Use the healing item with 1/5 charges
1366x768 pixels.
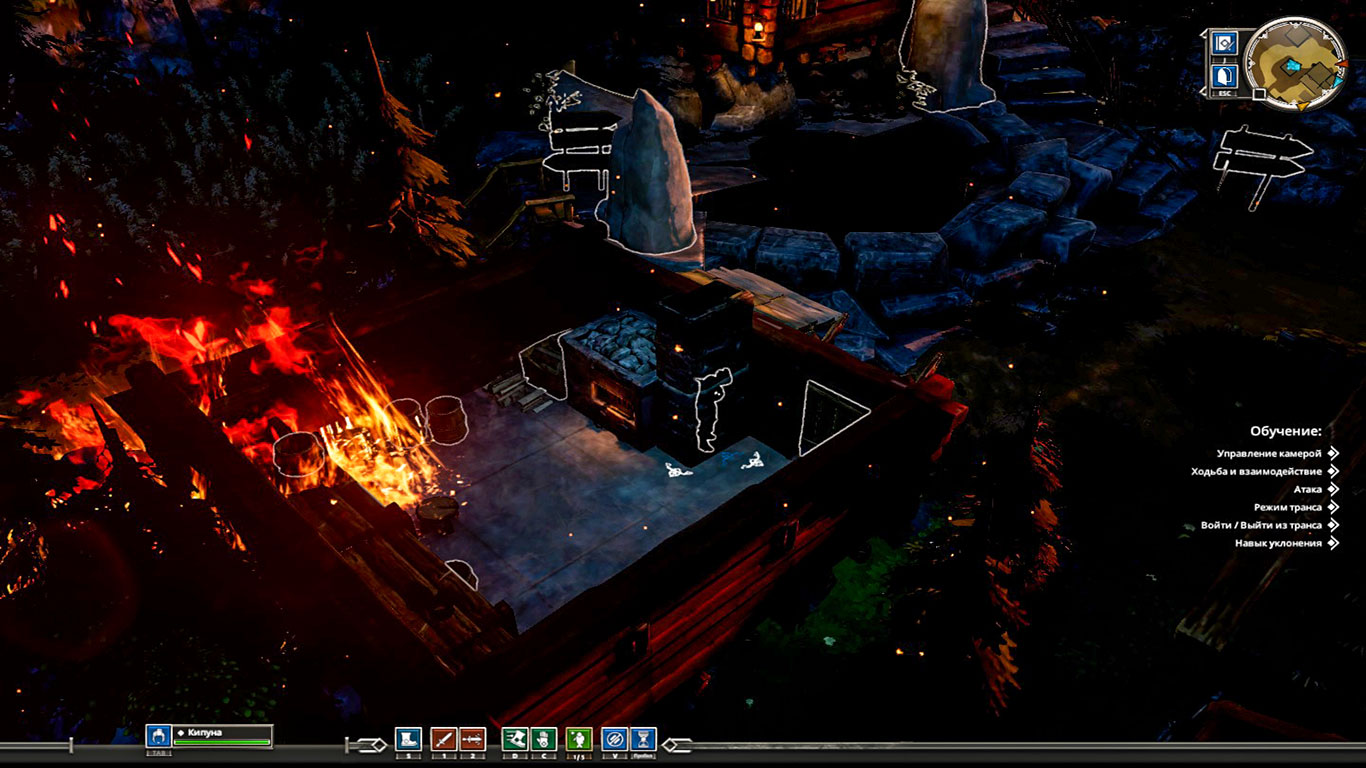click(x=579, y=739)
